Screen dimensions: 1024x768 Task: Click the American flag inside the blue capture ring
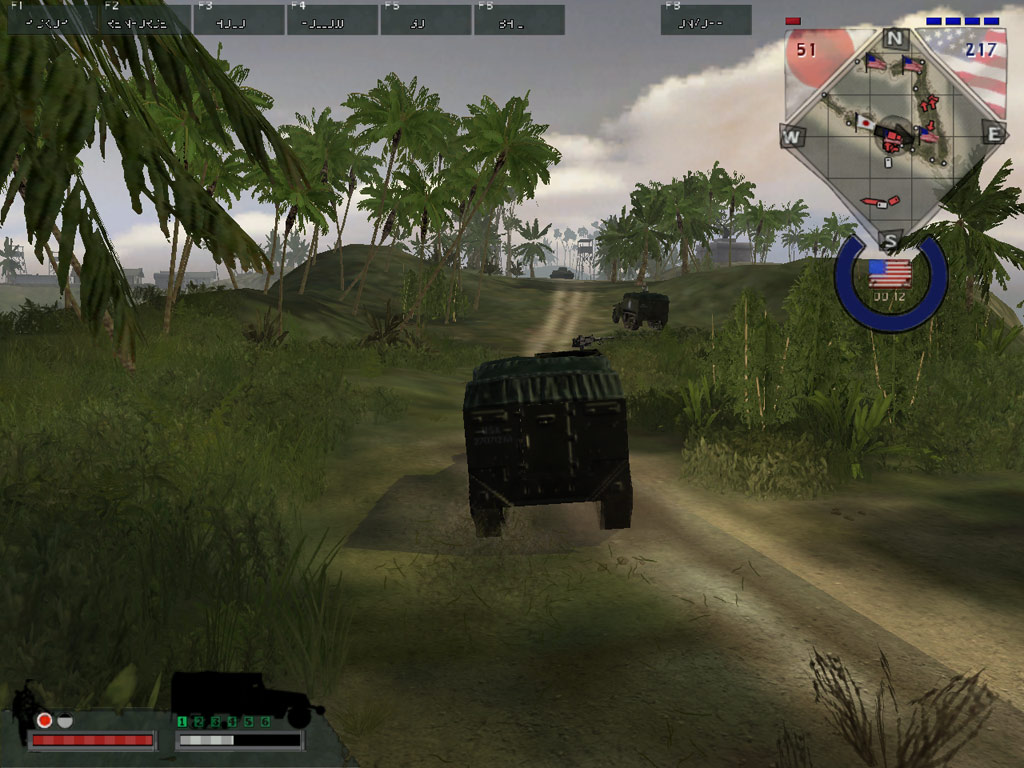coord(889,272)
